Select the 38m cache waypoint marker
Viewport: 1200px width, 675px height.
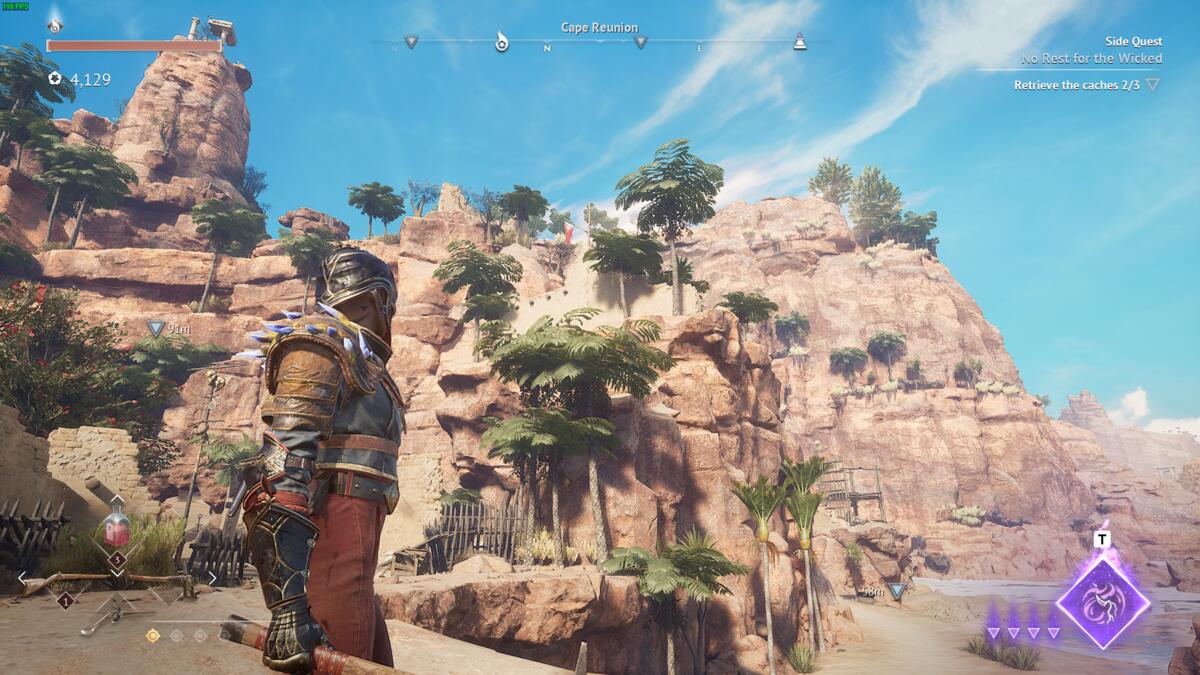pos(897,591)
